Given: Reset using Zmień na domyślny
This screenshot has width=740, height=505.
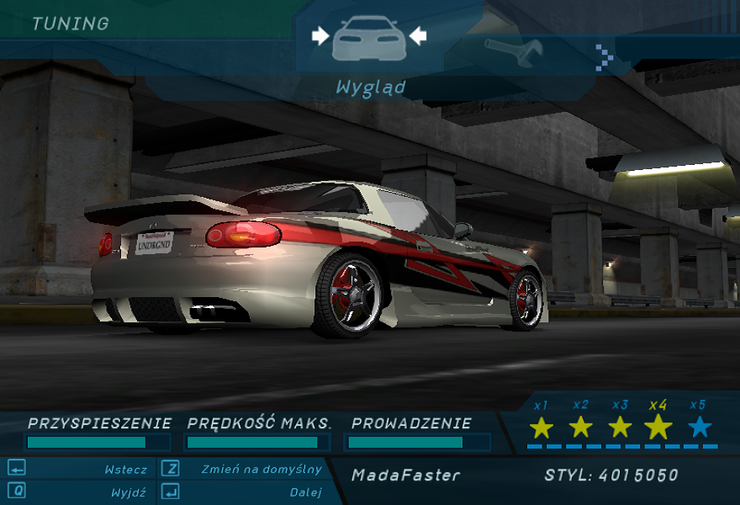Looking at the screenshot, I should (261, 469).
